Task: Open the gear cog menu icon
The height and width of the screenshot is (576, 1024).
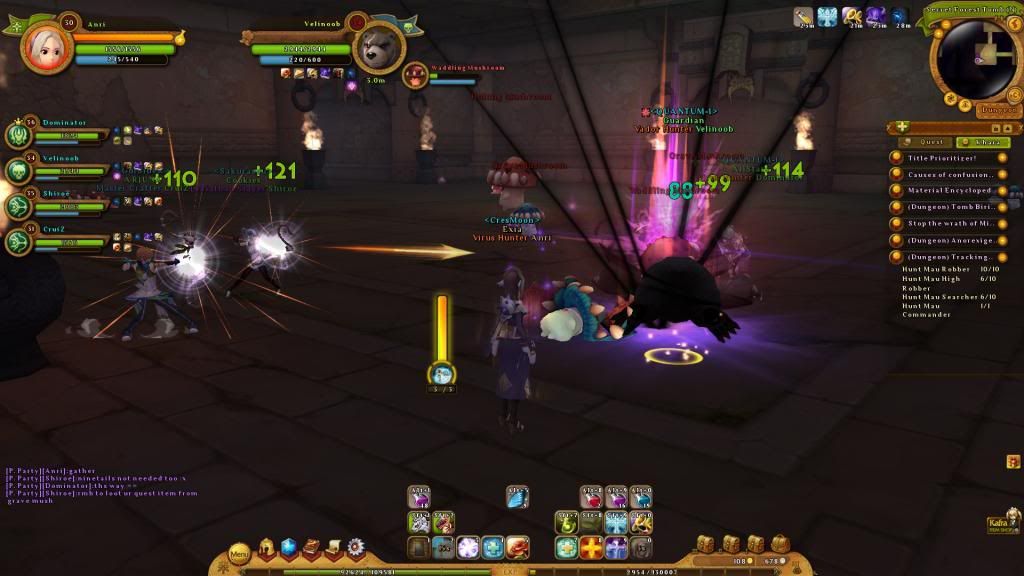Action: click(355, 548)
